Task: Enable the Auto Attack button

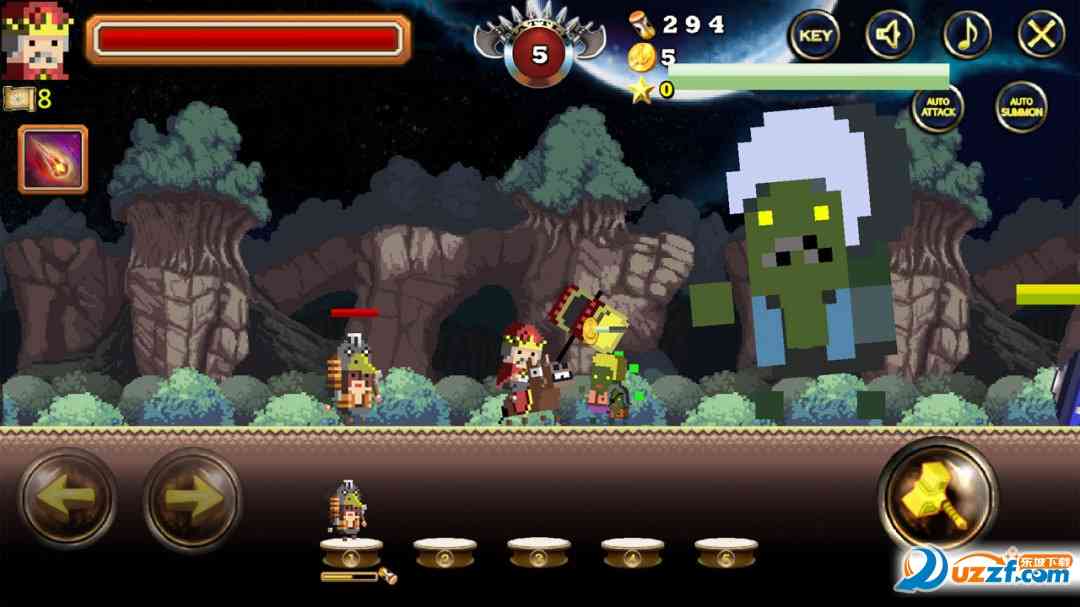Action: pyautogui.click(x=937, y=107)
